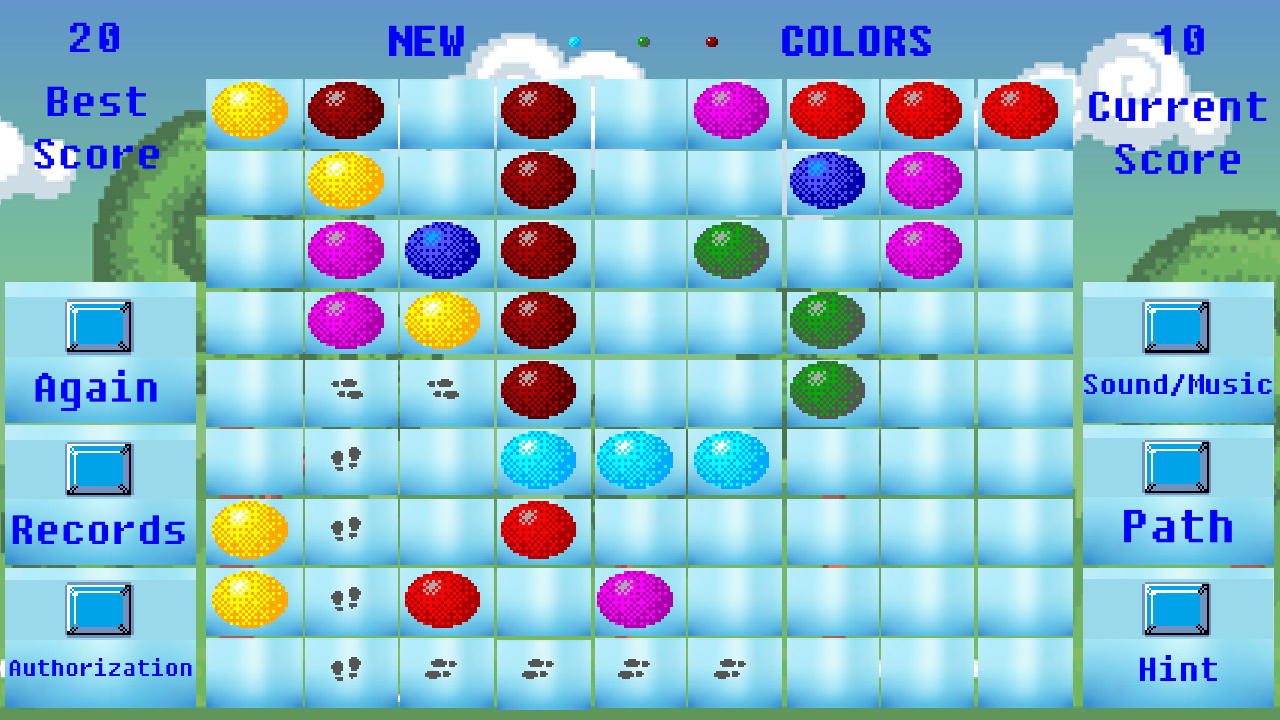
Task: Click the Authorization label
Action: 101,668
